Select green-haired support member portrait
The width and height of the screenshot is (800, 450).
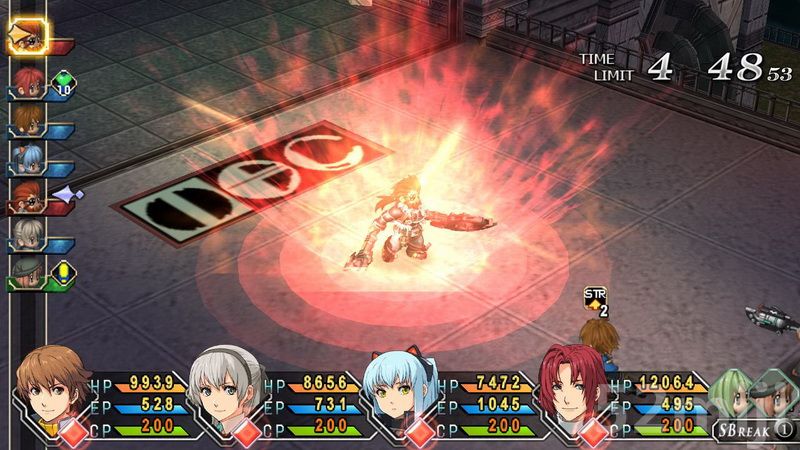coord(735,394)
